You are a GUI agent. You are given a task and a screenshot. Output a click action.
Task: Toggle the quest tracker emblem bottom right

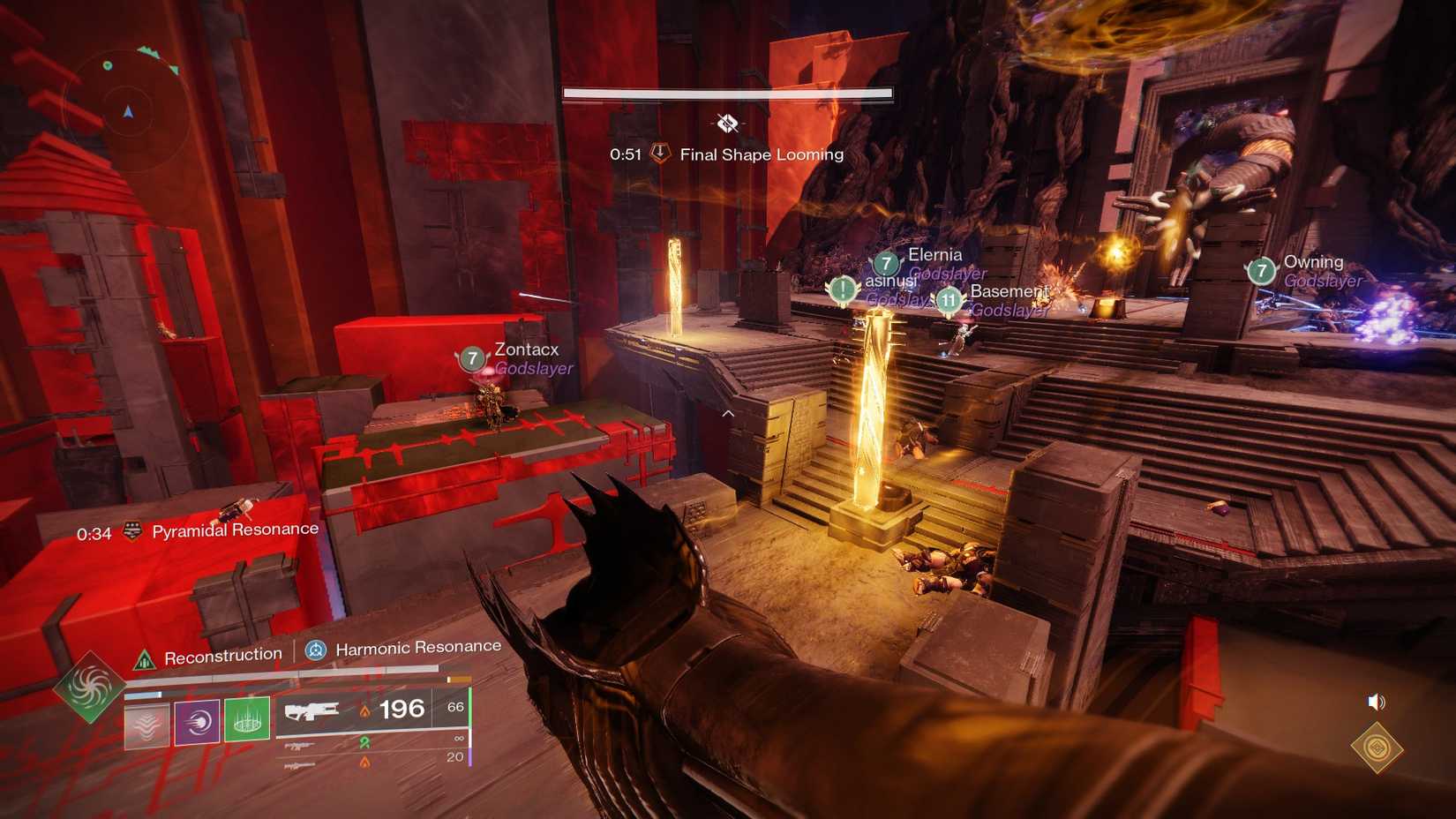[1377, 746]
